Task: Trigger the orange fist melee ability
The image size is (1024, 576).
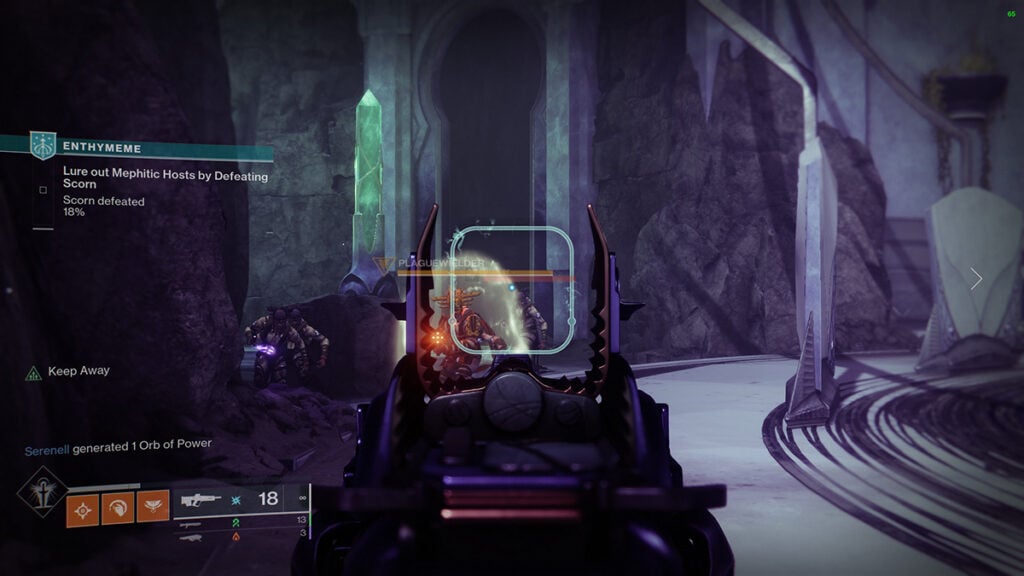Action: point(118,509)
